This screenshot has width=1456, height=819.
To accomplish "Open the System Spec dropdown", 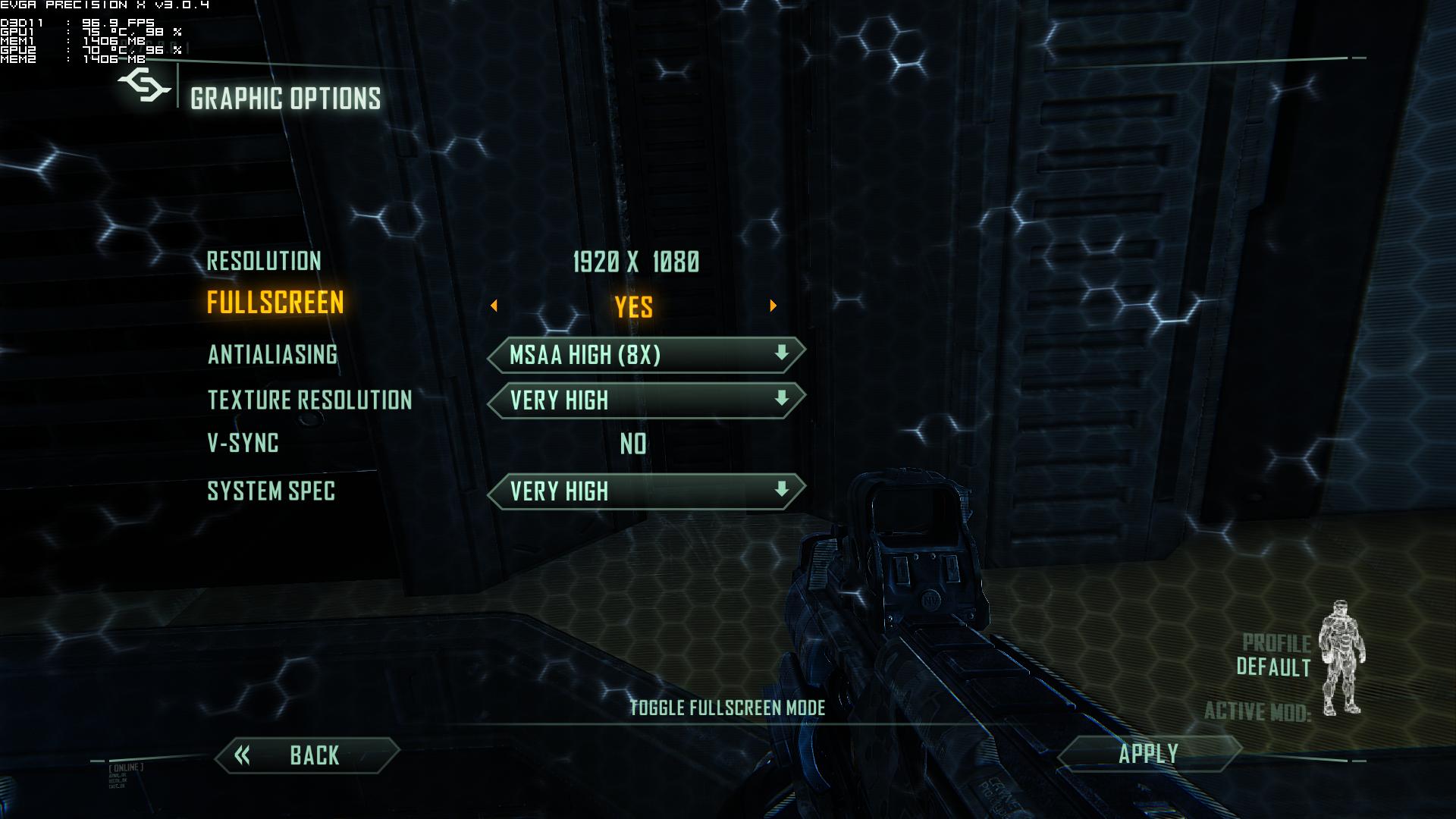I will pos(646,491).
